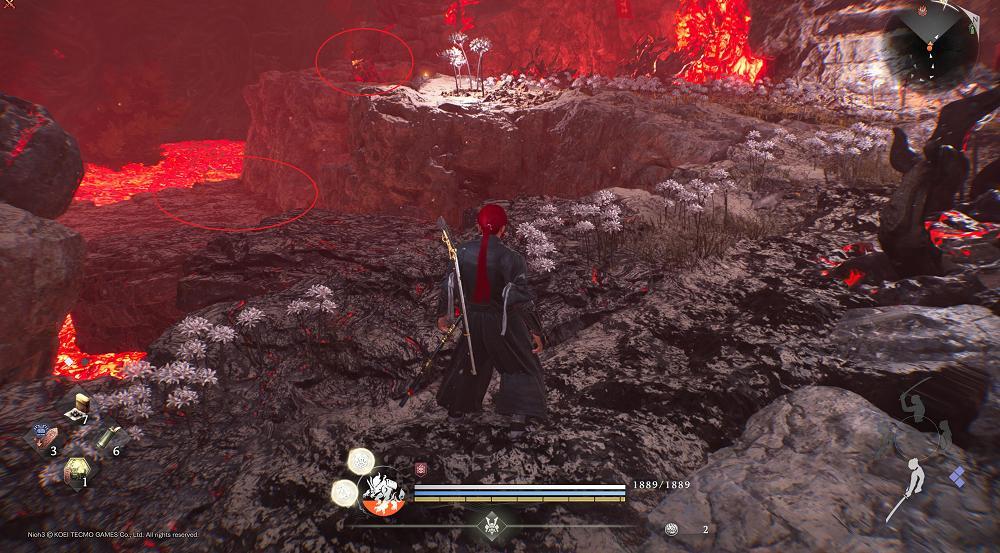Click the lower glowing spirit orb
1000x553 pixels.
tap(345, 491)
